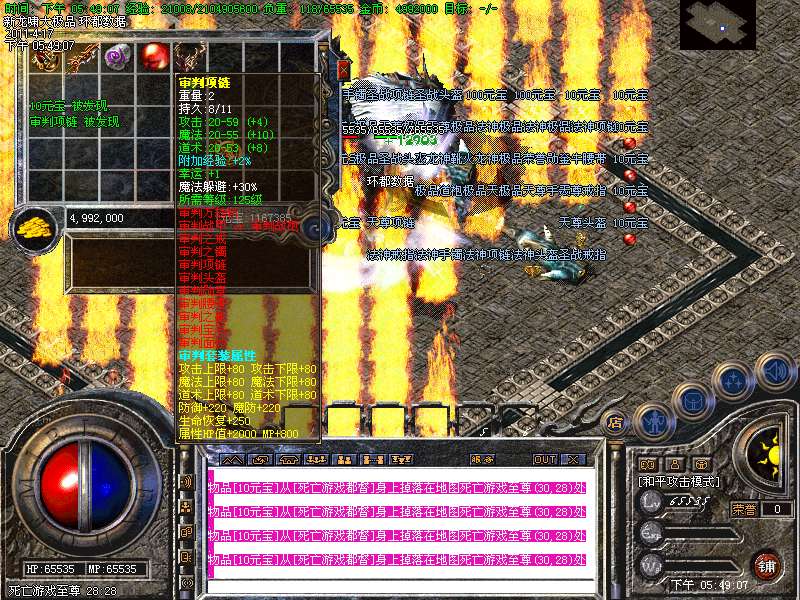Toggle the sound speaker button
The width and height of the screenshot is (800, 600).
[773, 369]
